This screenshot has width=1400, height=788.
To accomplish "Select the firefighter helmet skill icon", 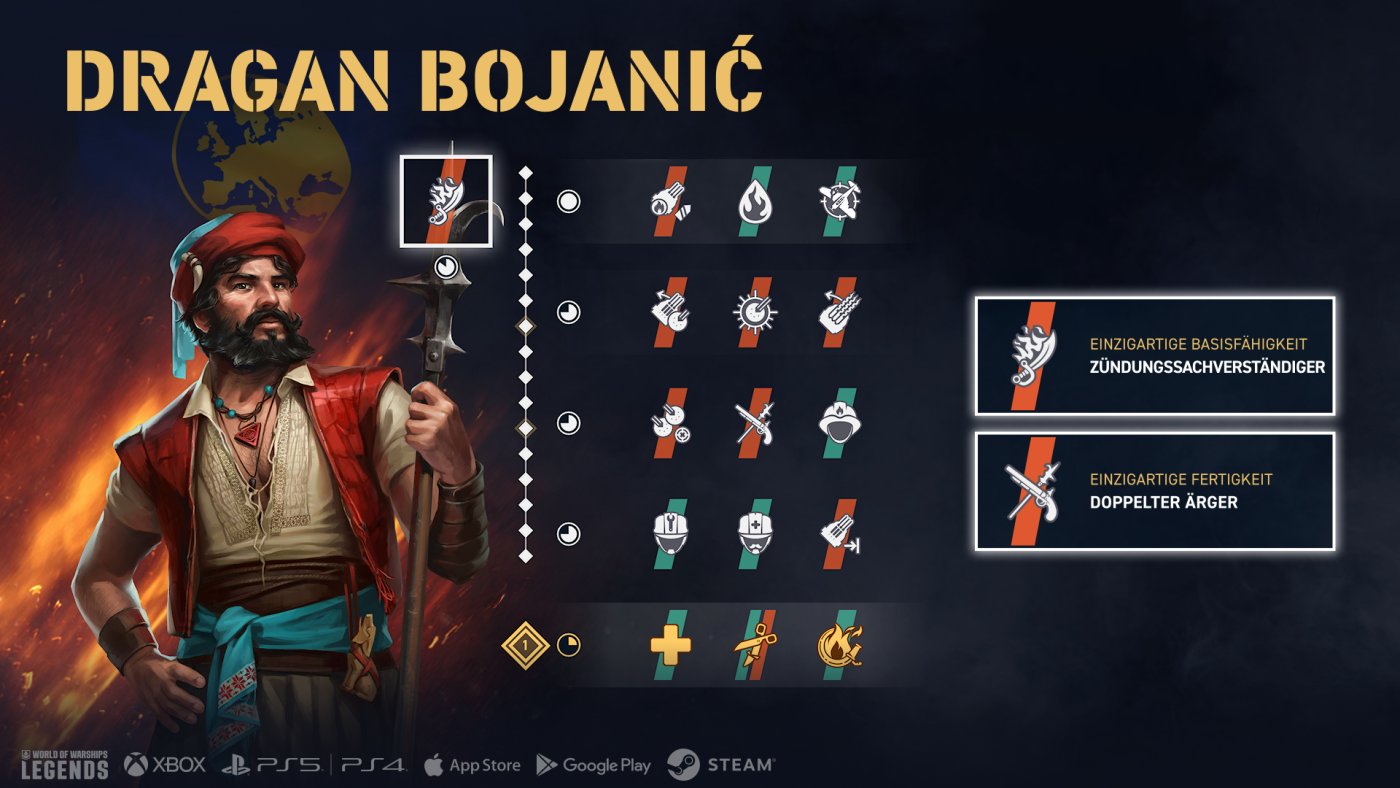I will click(x=838, y=422).
